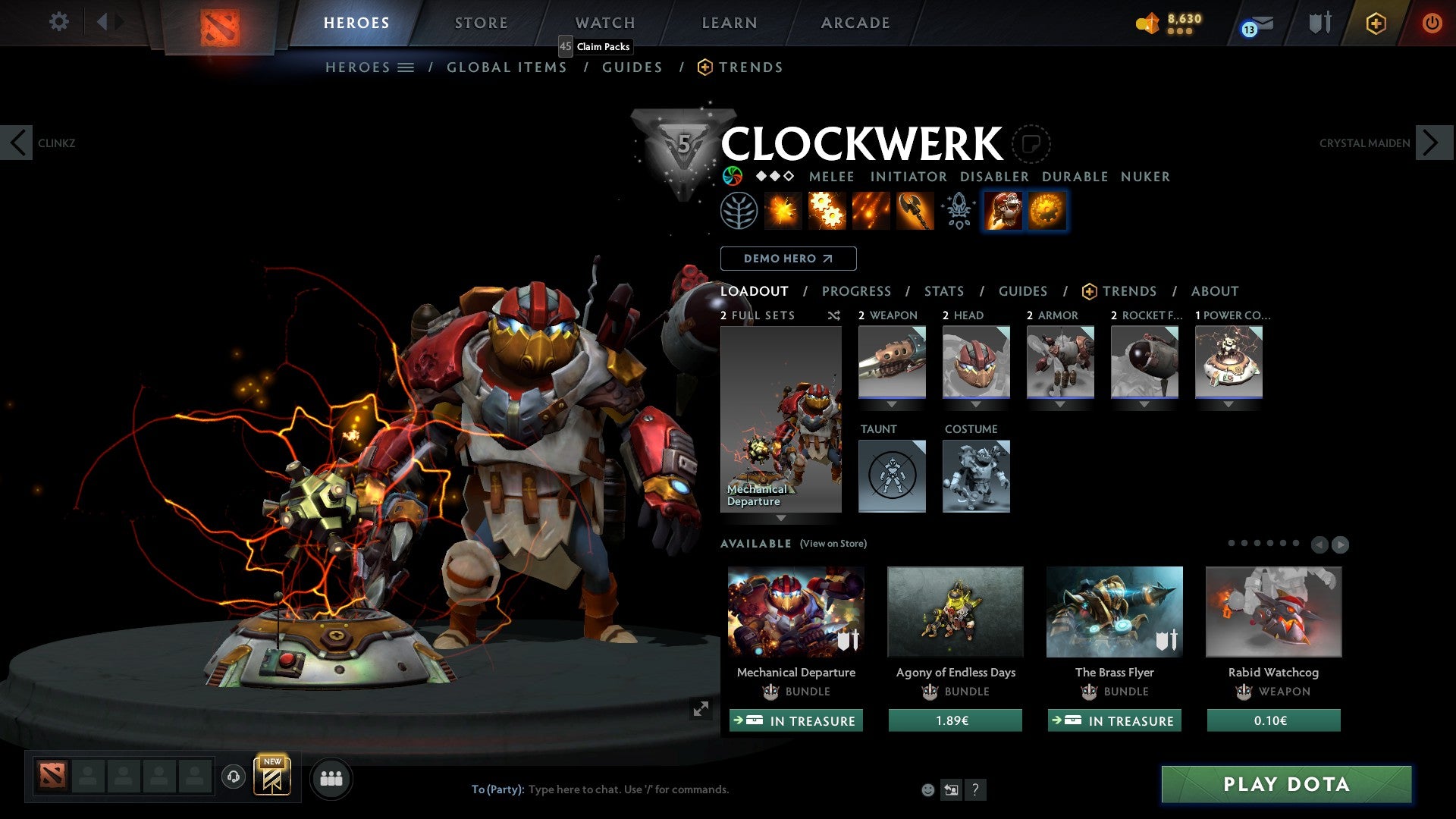Screen dimensions: 1456x819
Task: Toggle the Costume slot in loadout
Action: [x=976, y=475]
